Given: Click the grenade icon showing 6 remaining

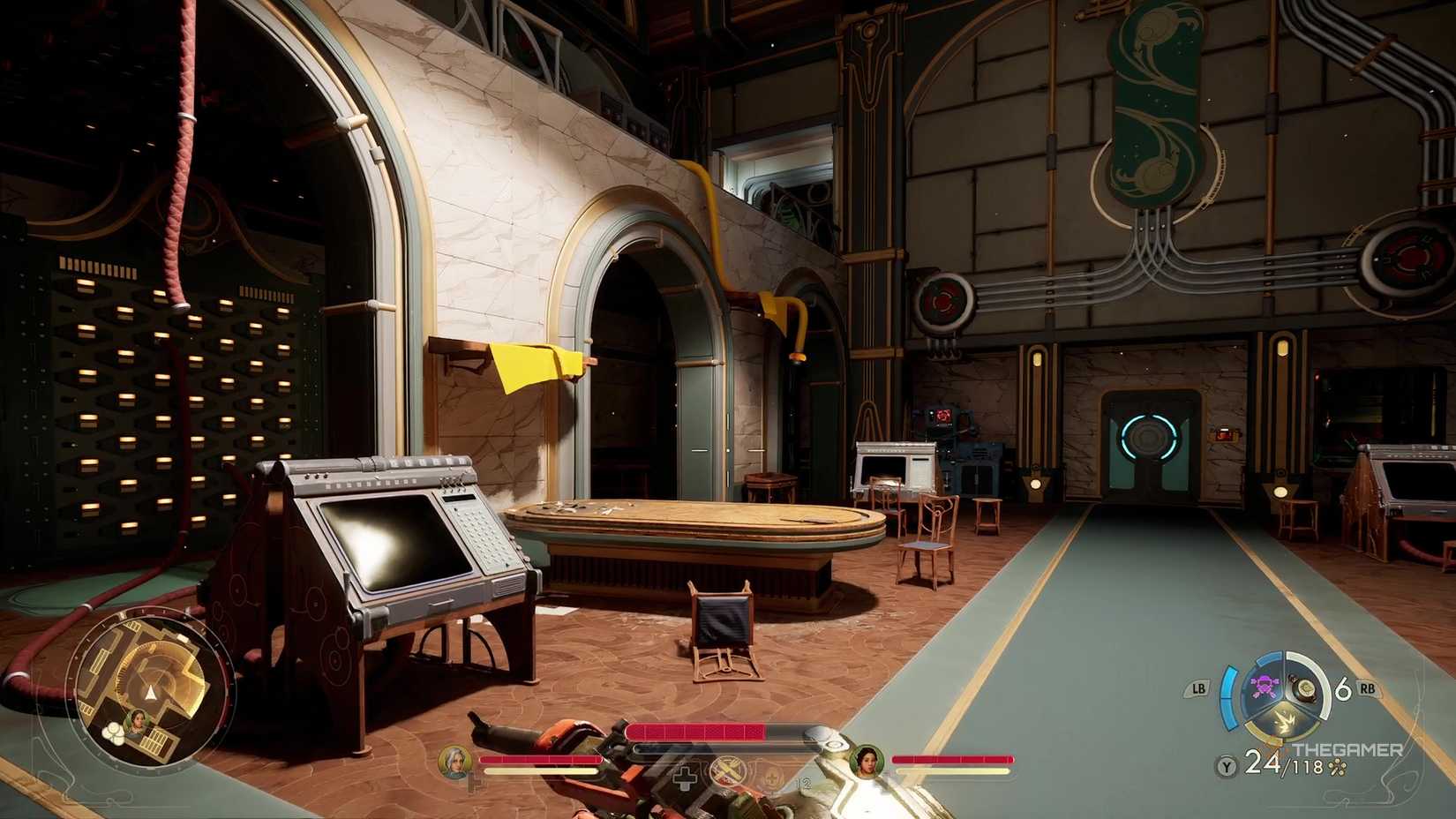Looking at the screenshot, I should (x=1305, y=689).
